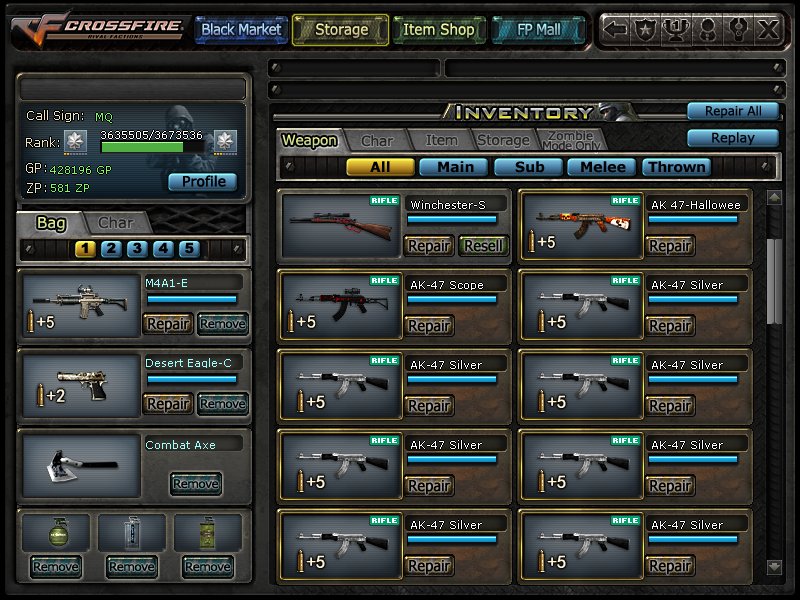Viewport: 800px width, 600px height.
Task: Repair the AK 47-Hallowee rifle
Action: click(670, 245)
